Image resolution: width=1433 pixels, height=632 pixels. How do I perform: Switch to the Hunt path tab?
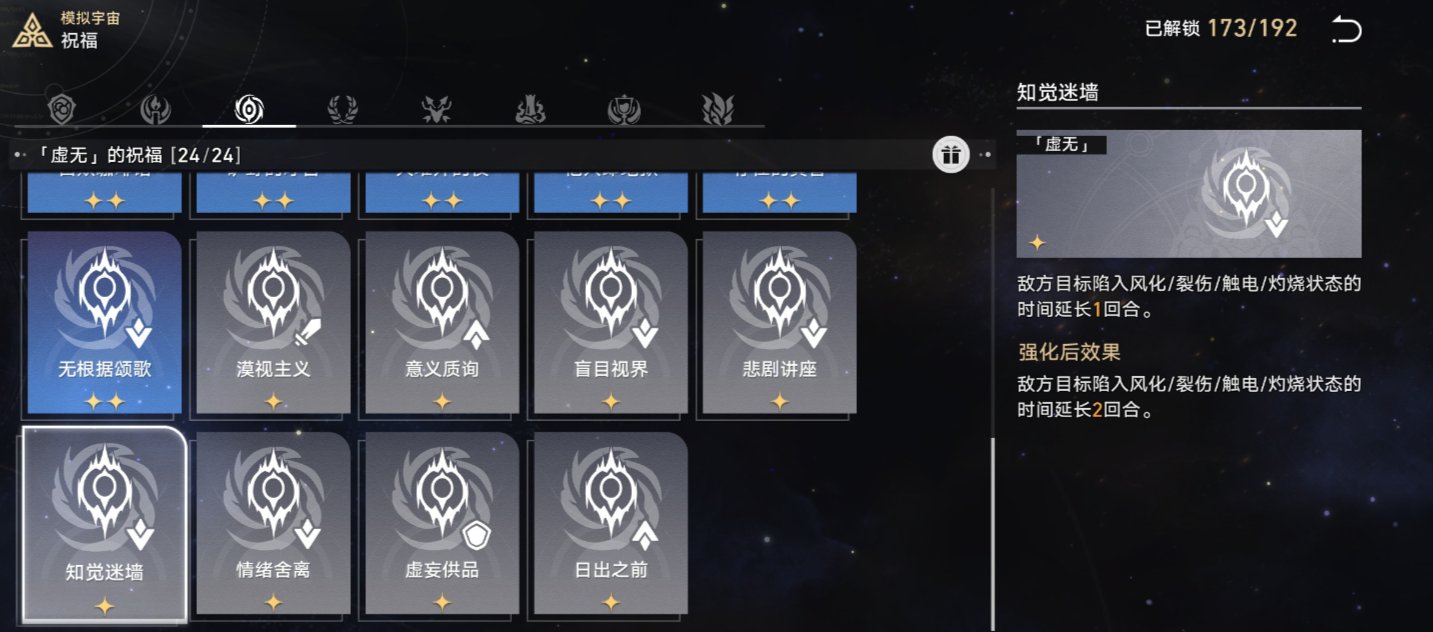(437, 108)
